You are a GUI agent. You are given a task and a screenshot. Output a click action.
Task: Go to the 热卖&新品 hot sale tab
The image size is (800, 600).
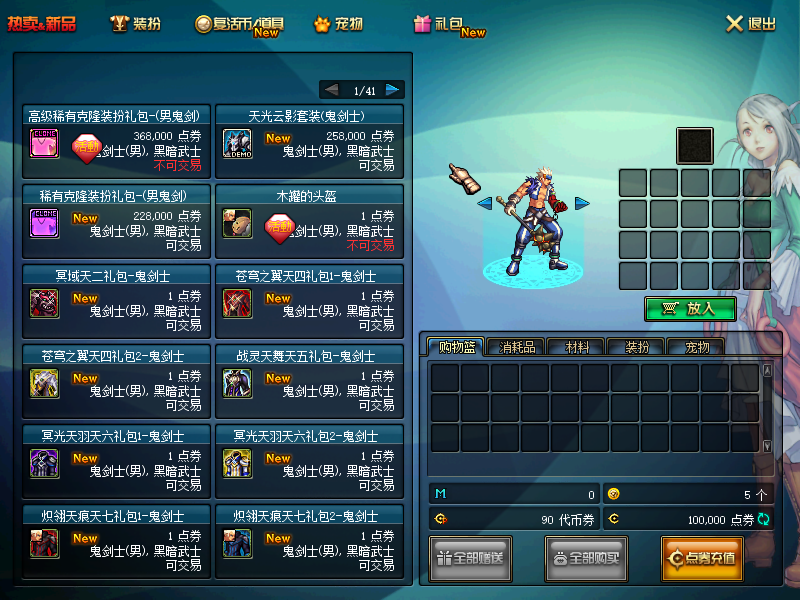tap(42, 24)
